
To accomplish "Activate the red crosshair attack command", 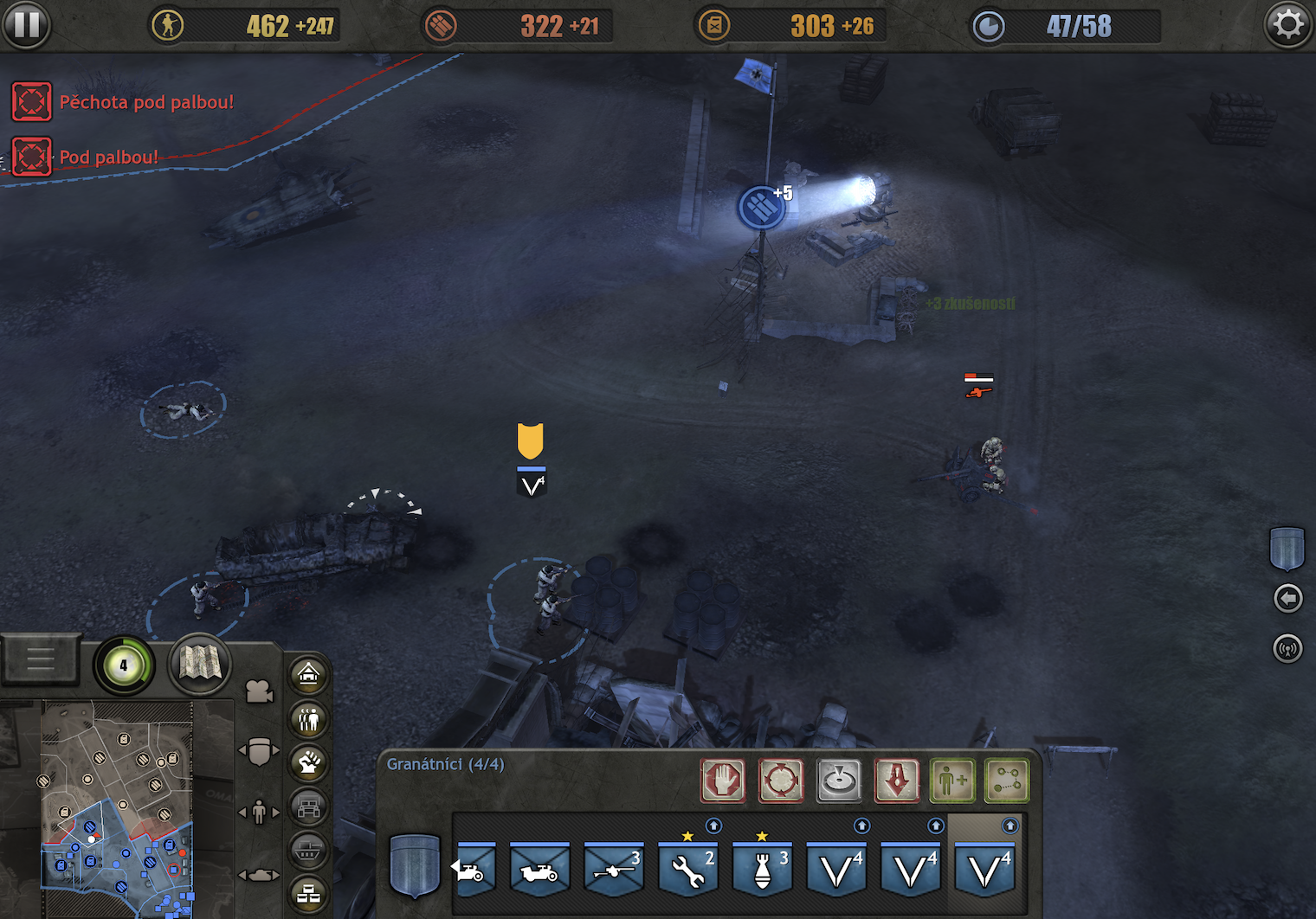I will (x=781, y=781).
